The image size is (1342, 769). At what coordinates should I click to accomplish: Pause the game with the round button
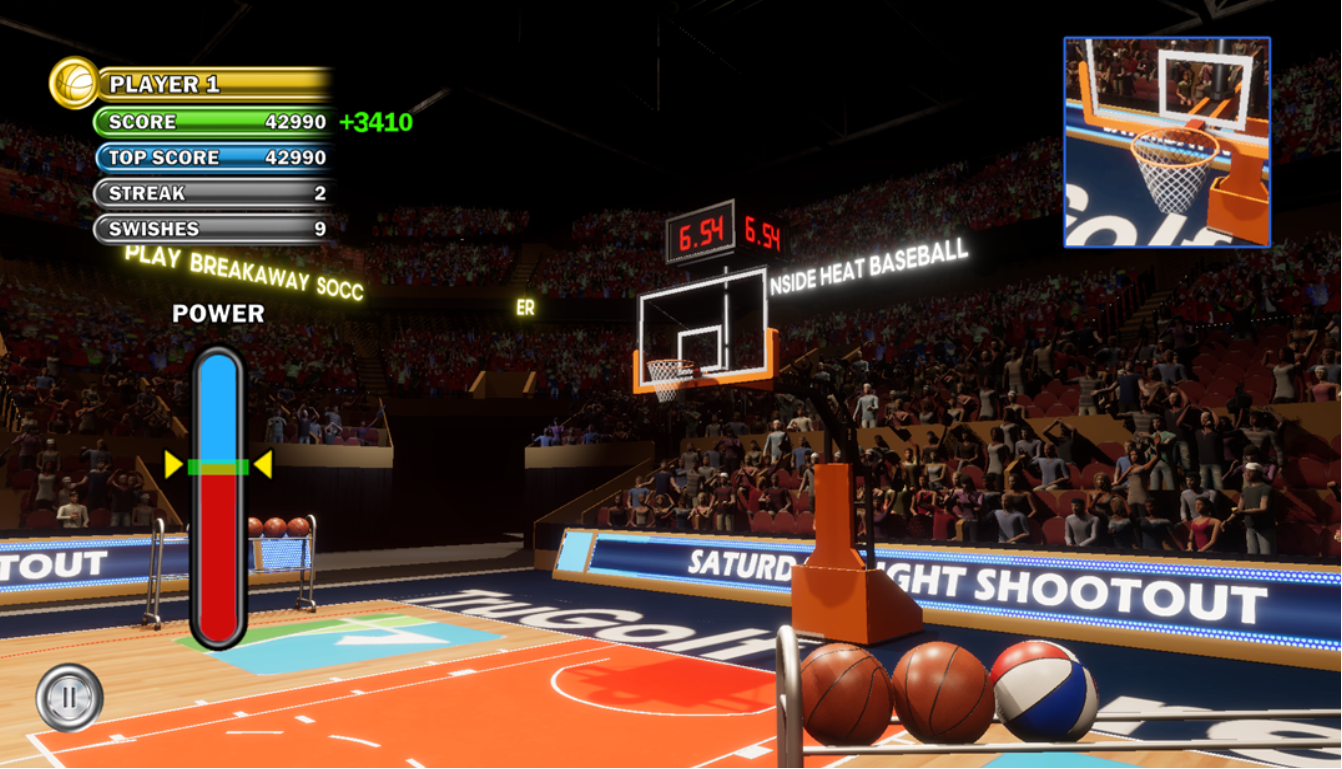click(x=69, y=697)
